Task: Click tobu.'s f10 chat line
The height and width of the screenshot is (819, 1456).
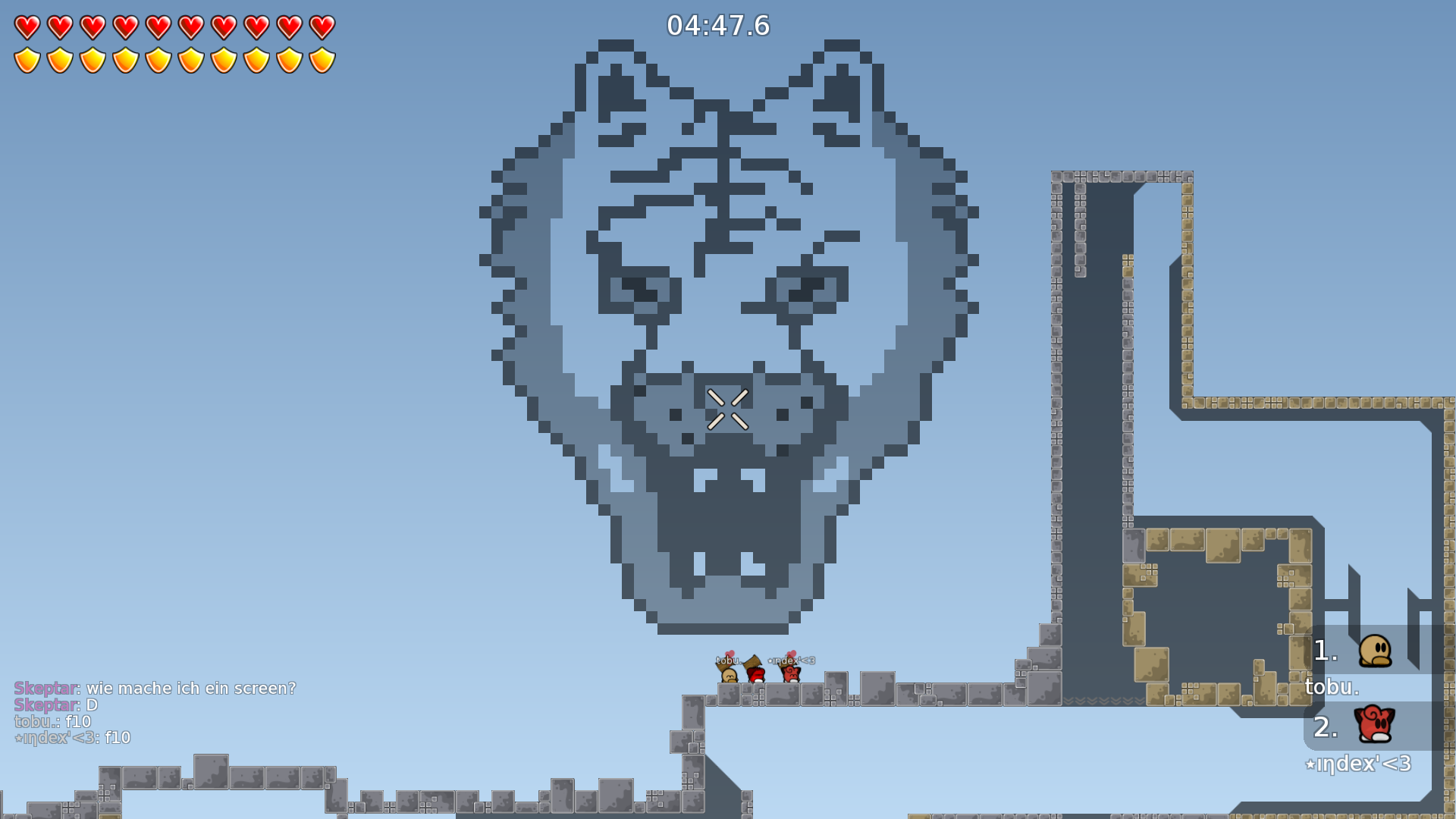Action: pos(52,720)
